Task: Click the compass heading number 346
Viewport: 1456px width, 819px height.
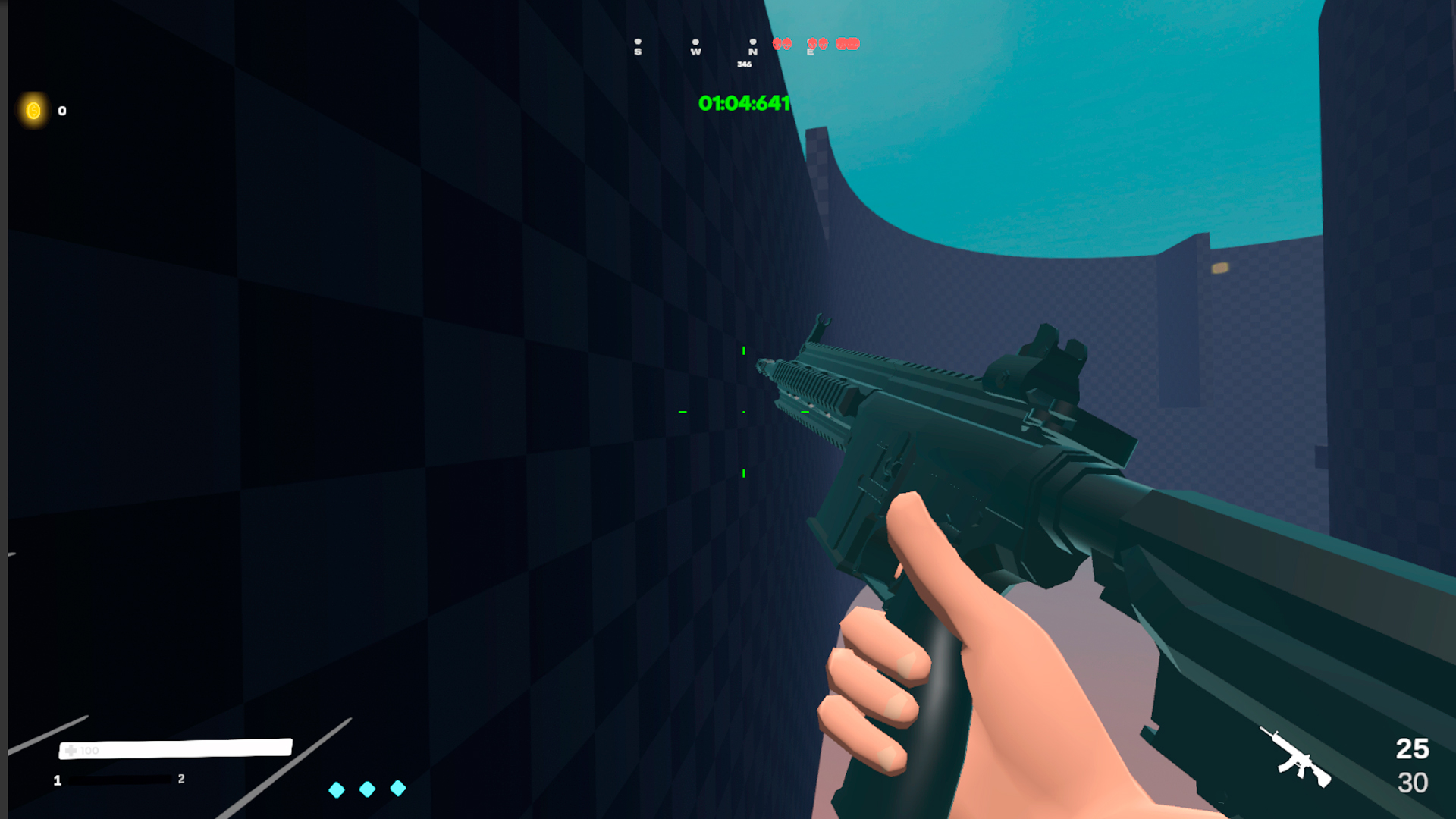Action: pos(744,64)
